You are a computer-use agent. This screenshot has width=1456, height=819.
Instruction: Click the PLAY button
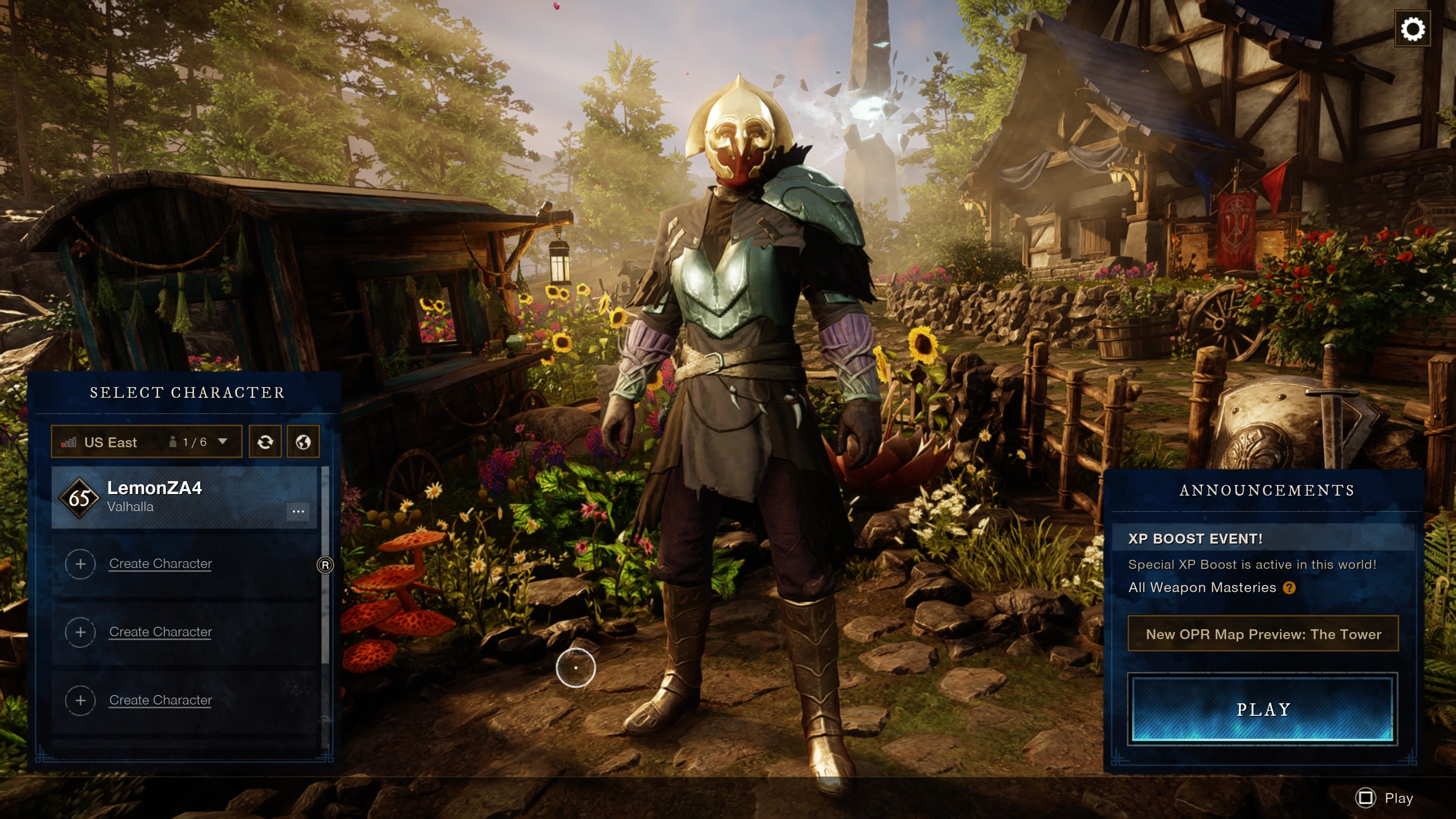pyautogui.click(x=1263, y=709)
